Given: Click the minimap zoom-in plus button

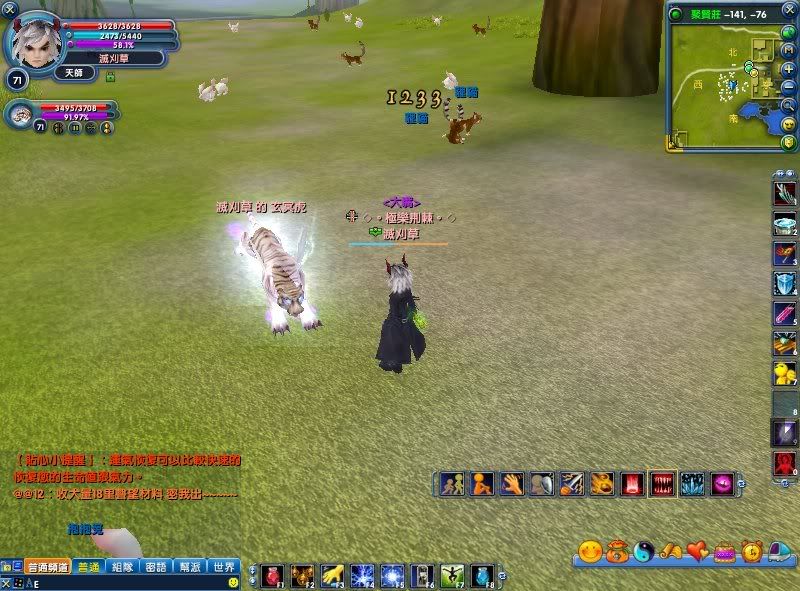Looking at the screenshot, I should (789, 68).
